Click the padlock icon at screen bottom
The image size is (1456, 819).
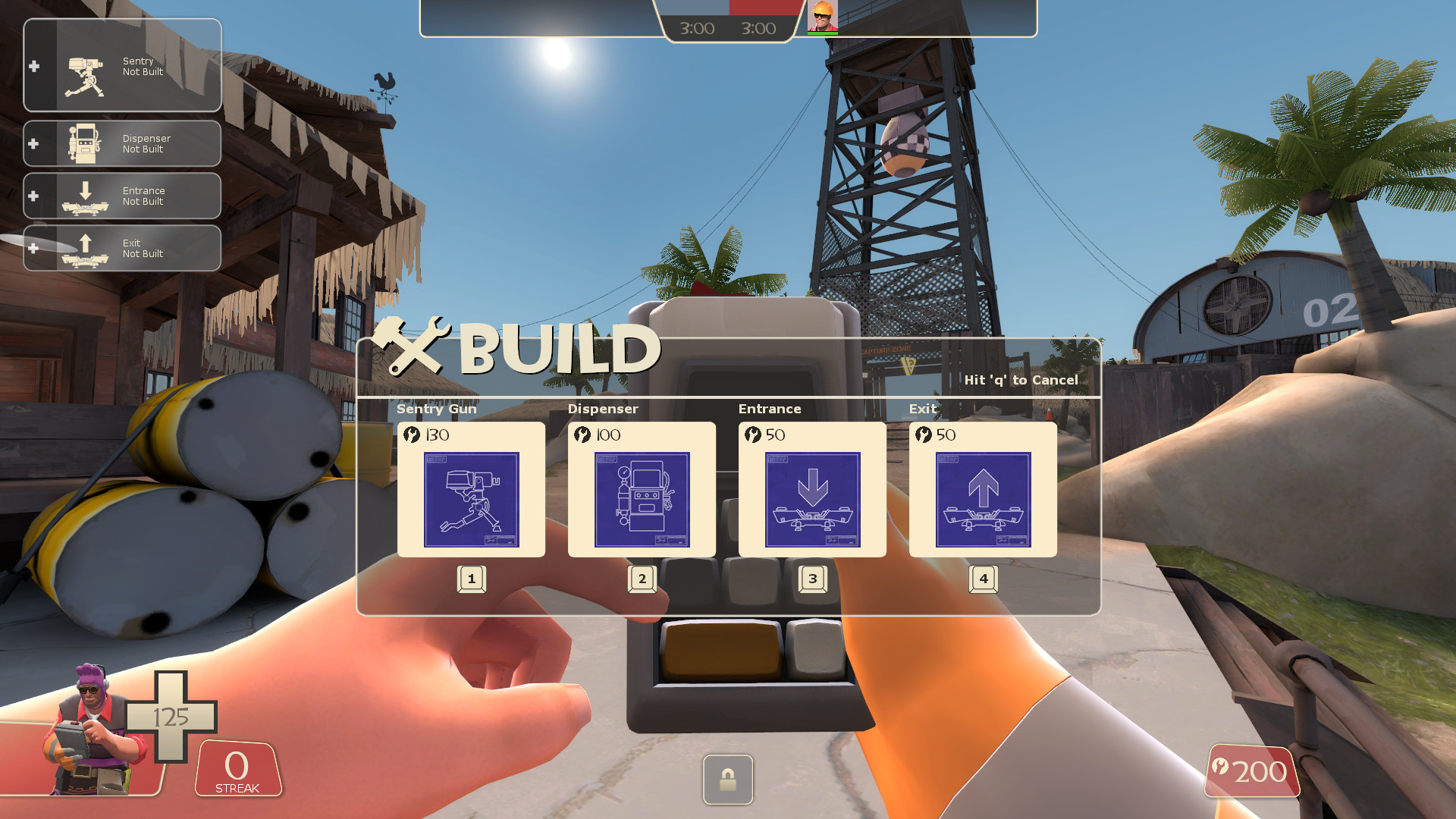point(727,780)
